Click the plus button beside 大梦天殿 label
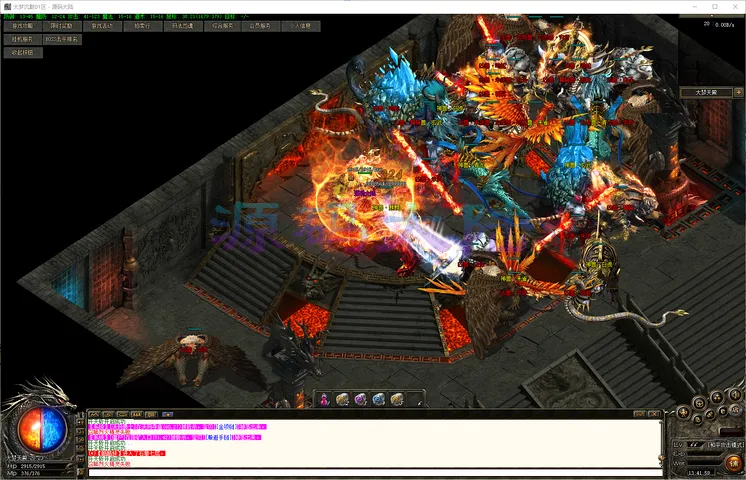Screen dimensions: 746x480 [x=737, y=92]
